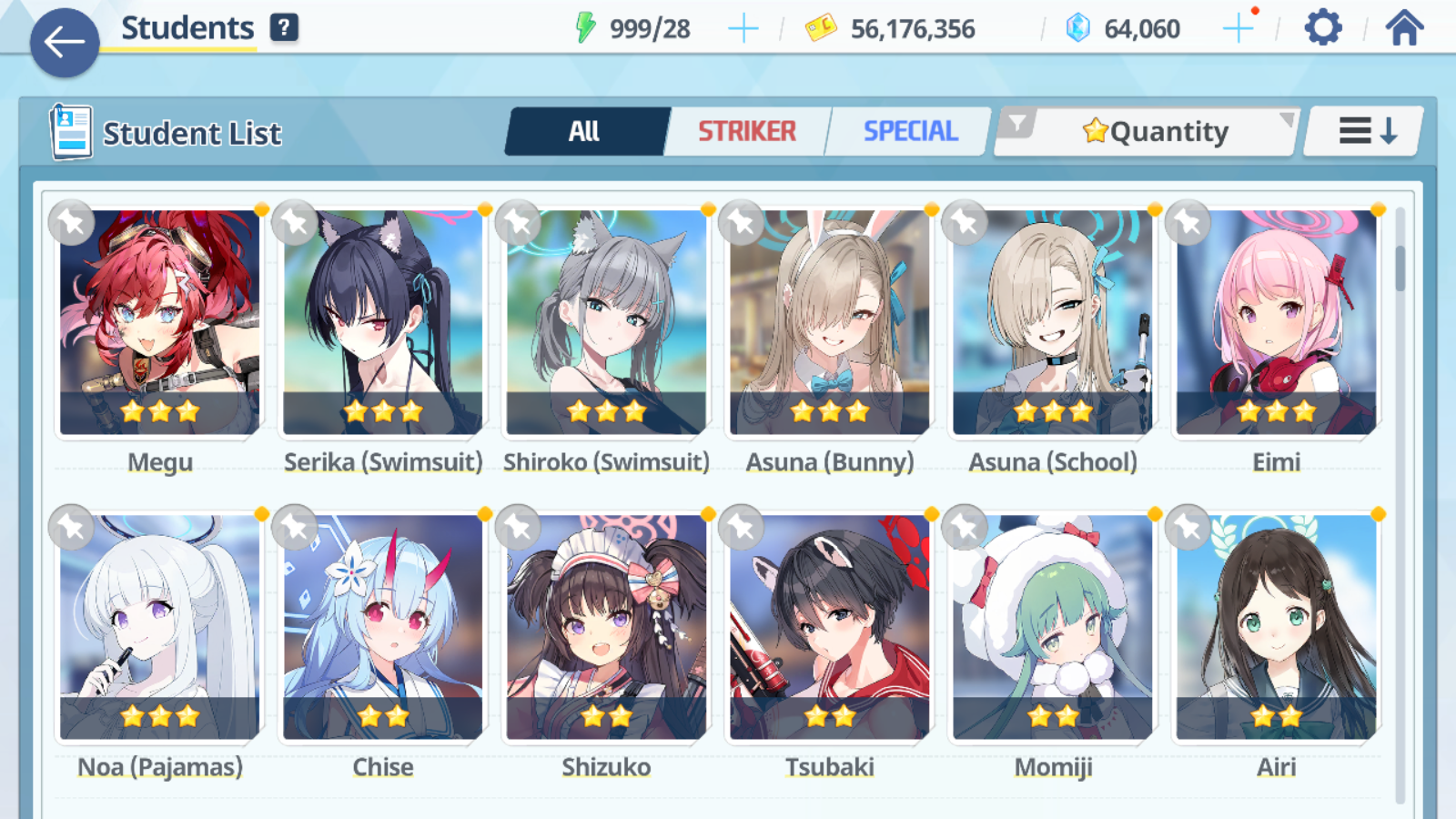The width and height of the screenshot is (1456, 819).
Task: Click the plus beside the AP counter
Action: pyautogui.click(x=743, y=26)
